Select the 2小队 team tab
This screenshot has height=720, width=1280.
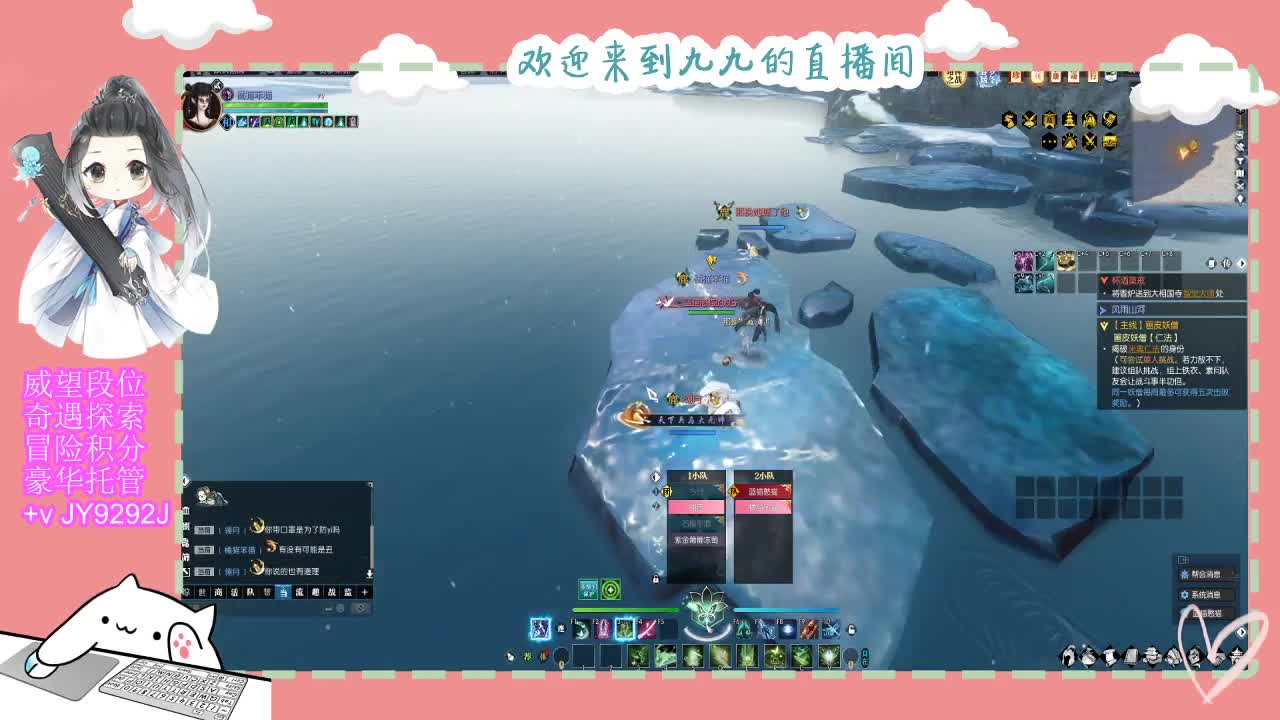tap(764, 476)
